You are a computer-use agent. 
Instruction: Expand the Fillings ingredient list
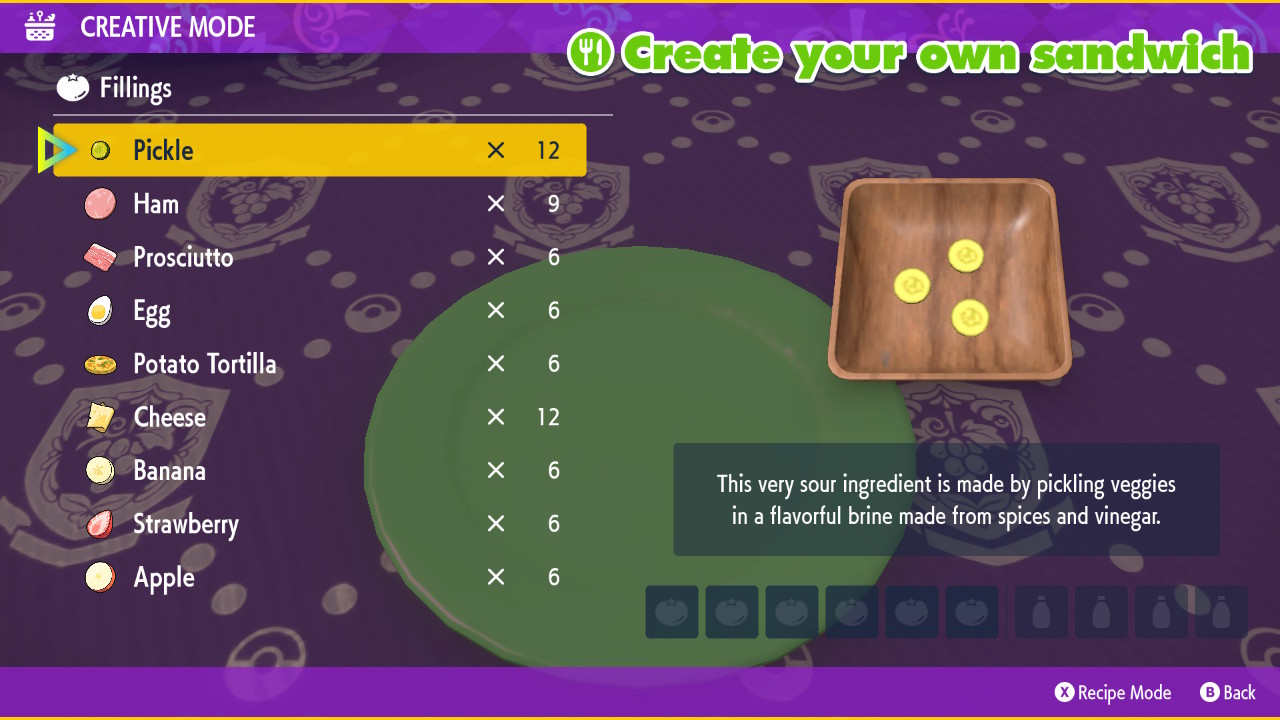(133, 88)
